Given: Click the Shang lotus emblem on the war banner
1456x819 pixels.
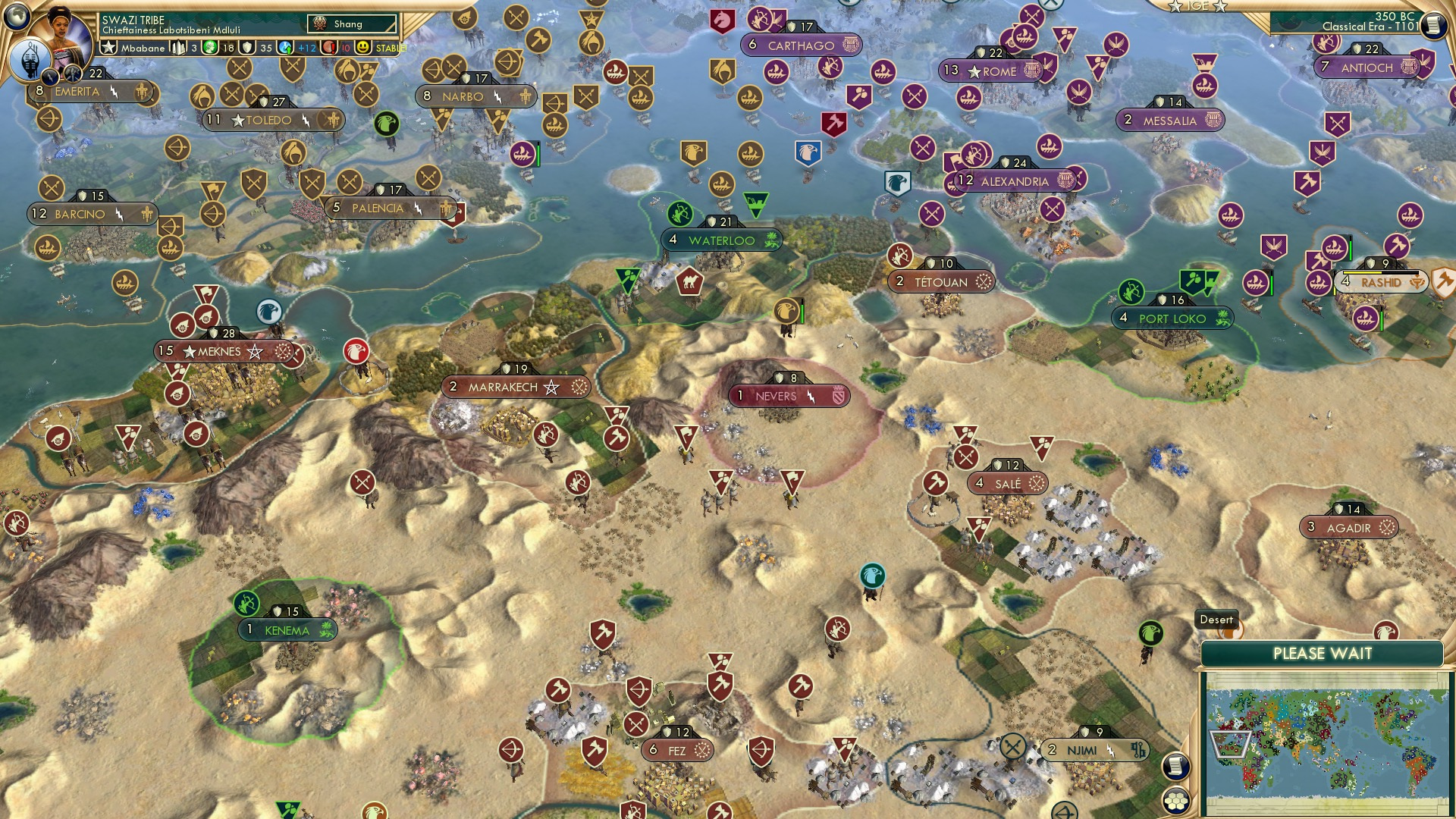Looking at the screenshot, I should pos(319,24).
